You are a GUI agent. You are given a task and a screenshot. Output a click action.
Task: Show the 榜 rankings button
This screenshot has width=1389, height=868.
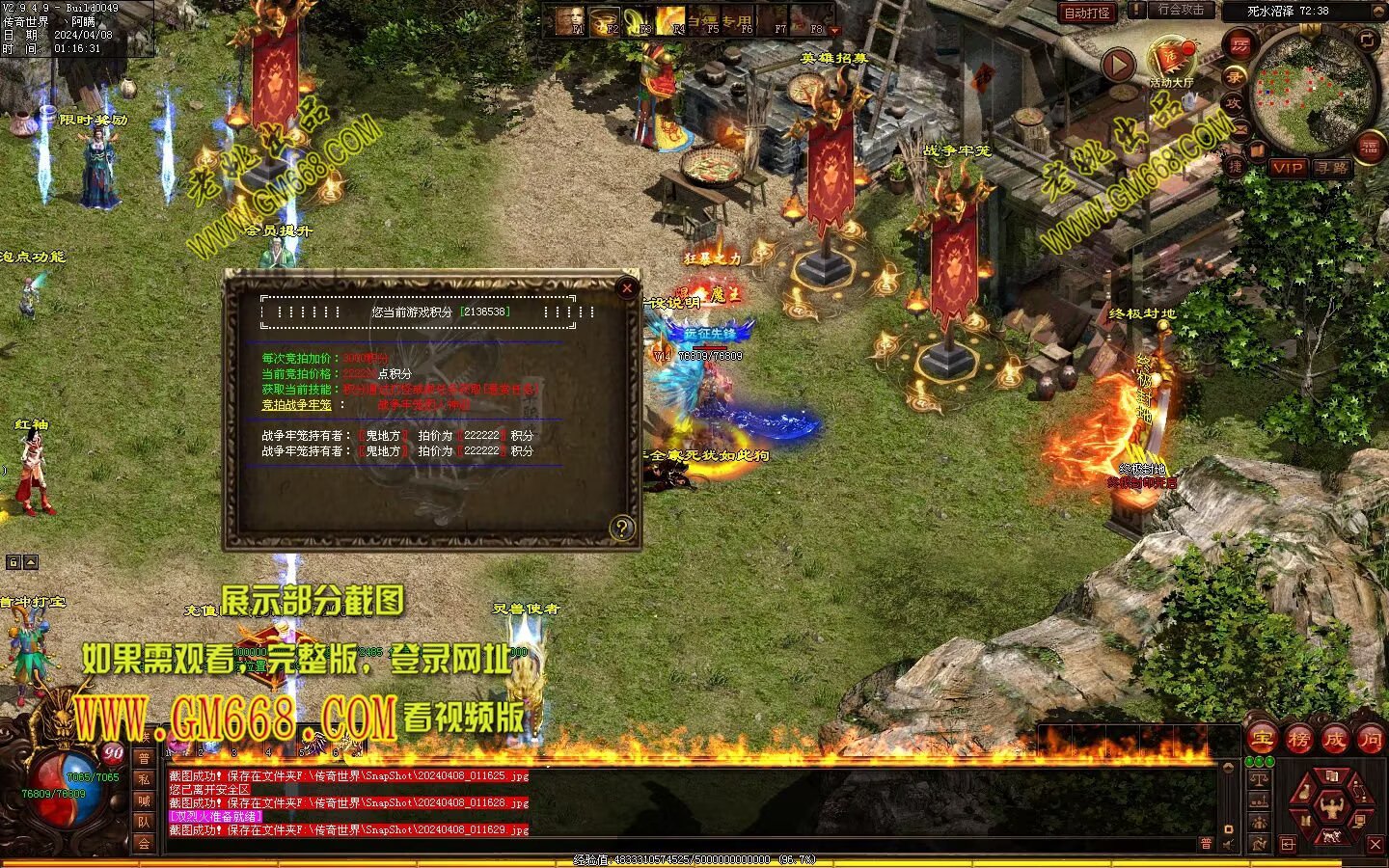tap(1298, 740)
